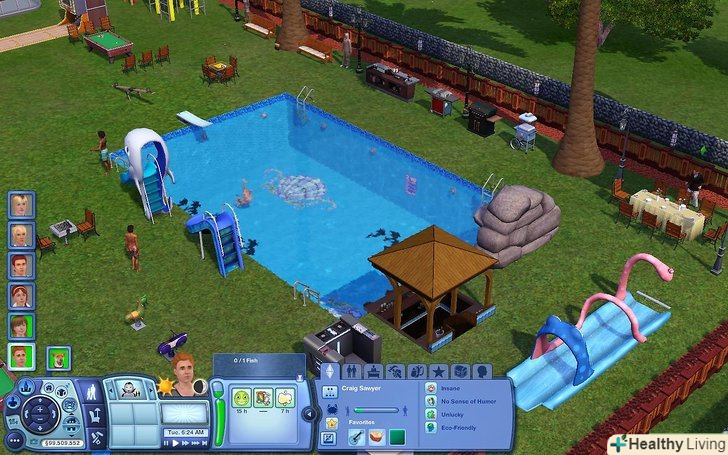Screen dimensions: 728x455
Task: Open the Career tab with desk icon
Action: 373,372
